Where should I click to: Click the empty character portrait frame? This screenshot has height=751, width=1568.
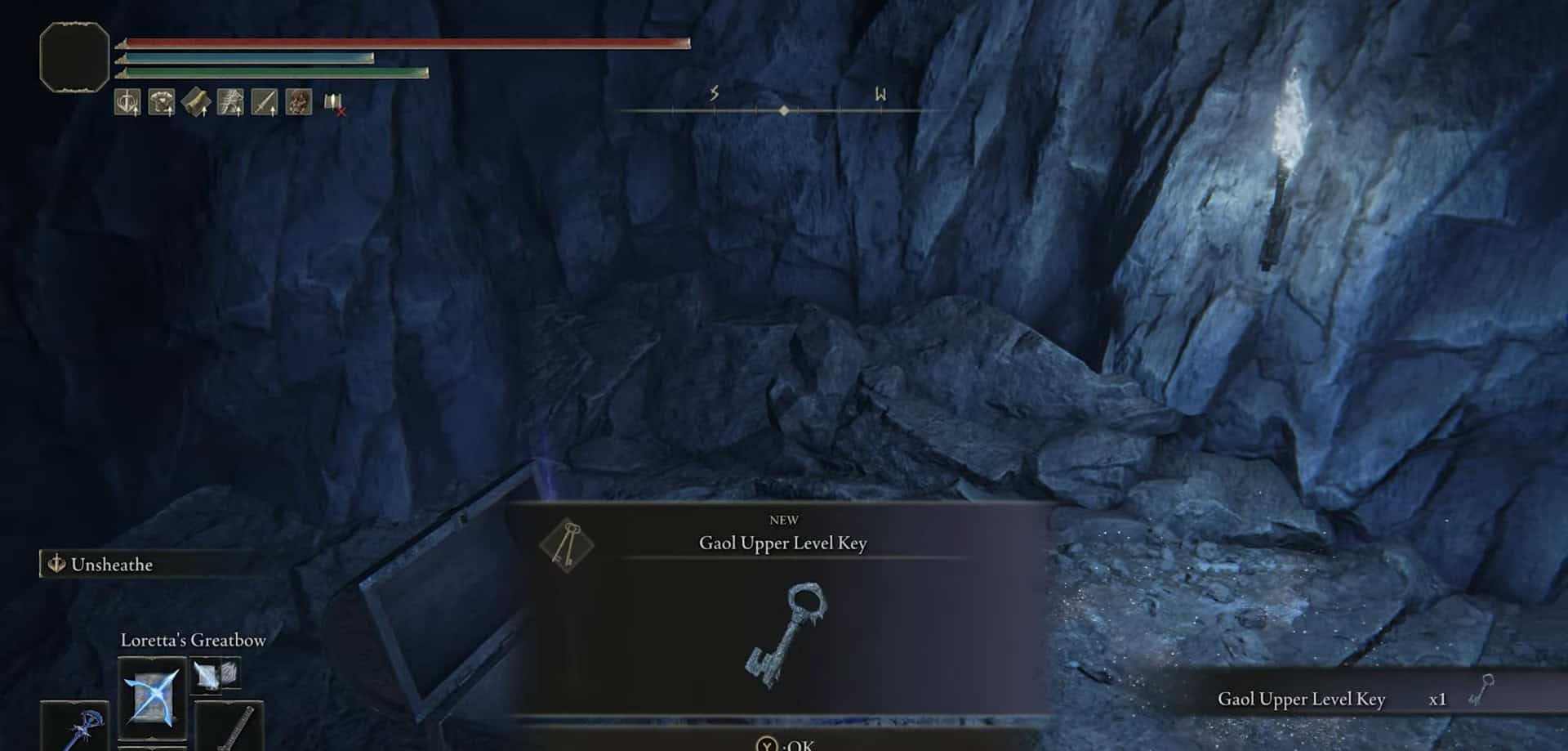coord(74,56)
